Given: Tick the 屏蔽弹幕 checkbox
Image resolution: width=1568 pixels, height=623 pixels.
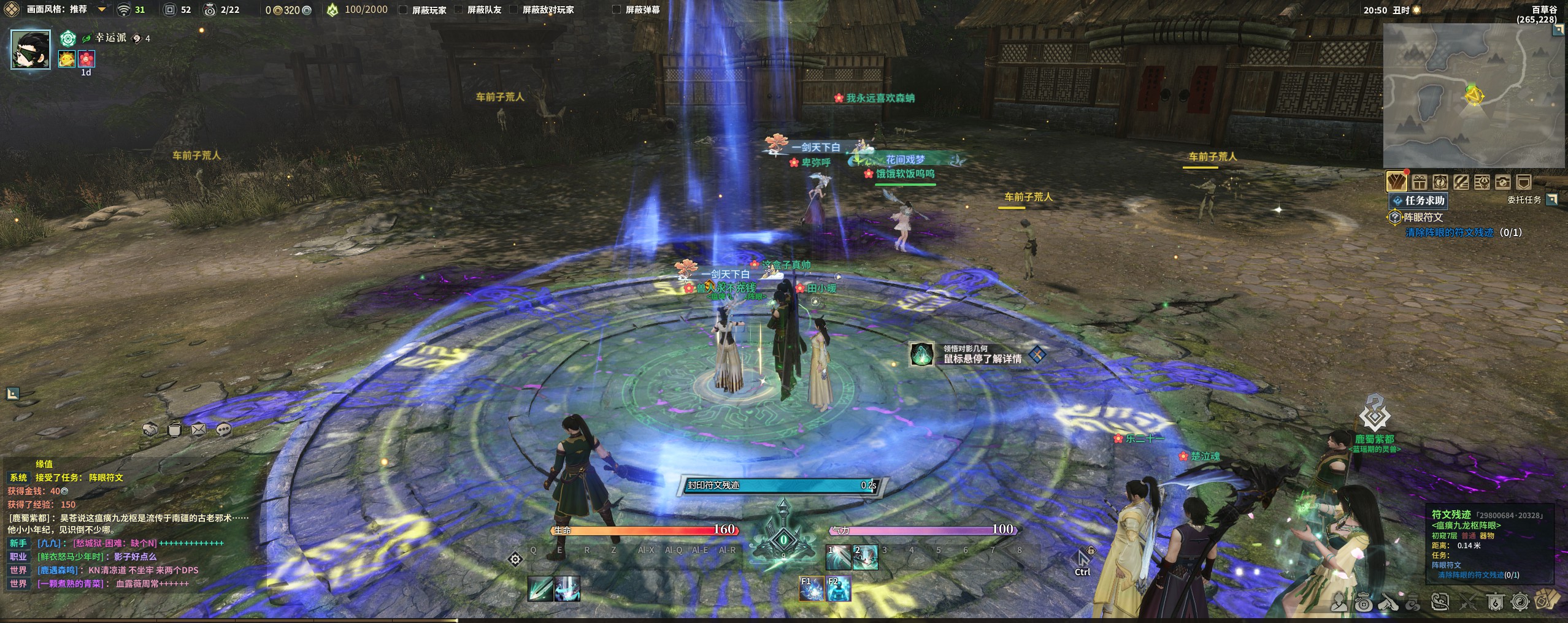Looking at the screenshot, I should coord(617,10).
